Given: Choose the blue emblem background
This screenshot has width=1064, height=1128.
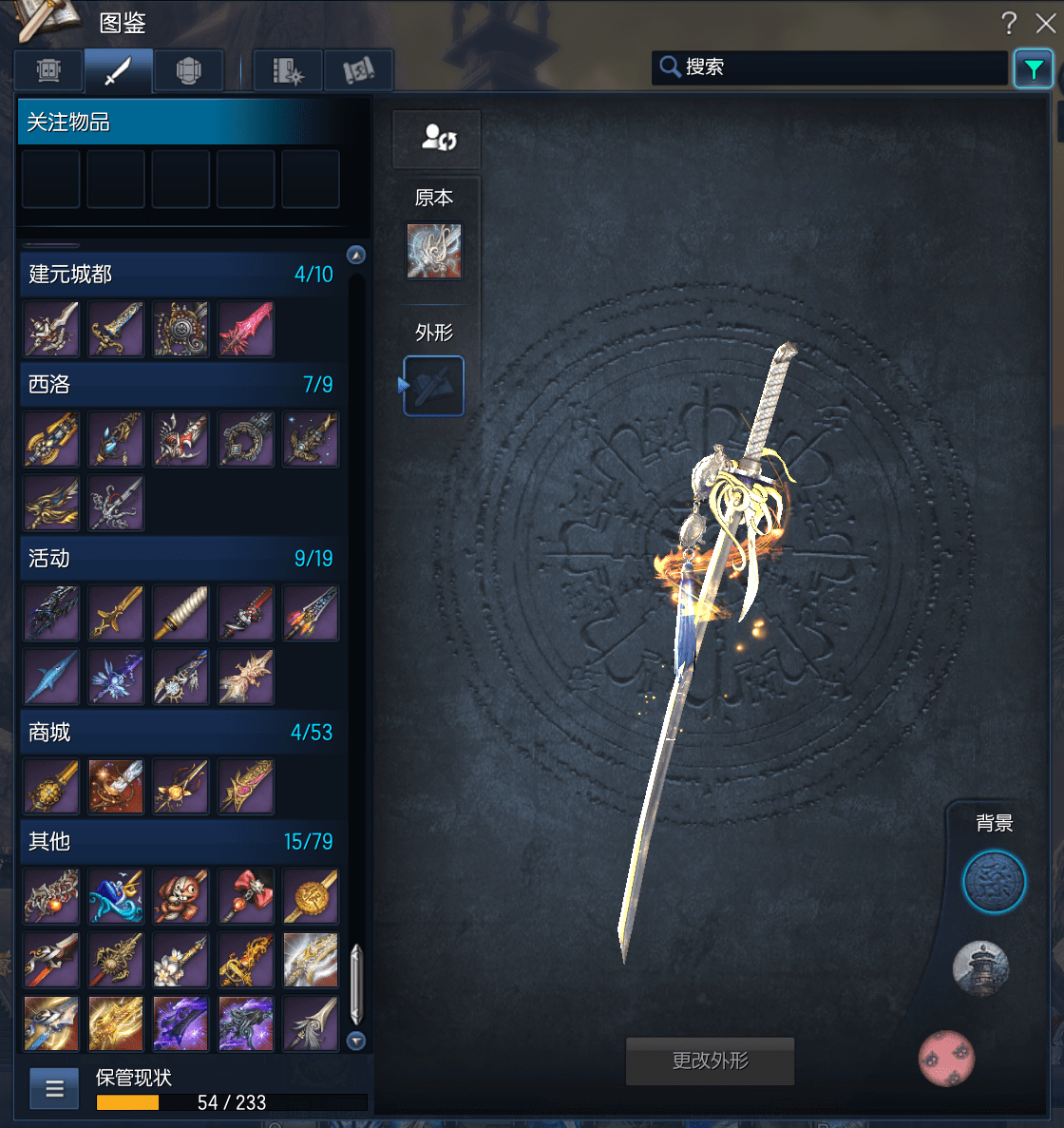Looking at the screenshot, I should pos(994,882).
